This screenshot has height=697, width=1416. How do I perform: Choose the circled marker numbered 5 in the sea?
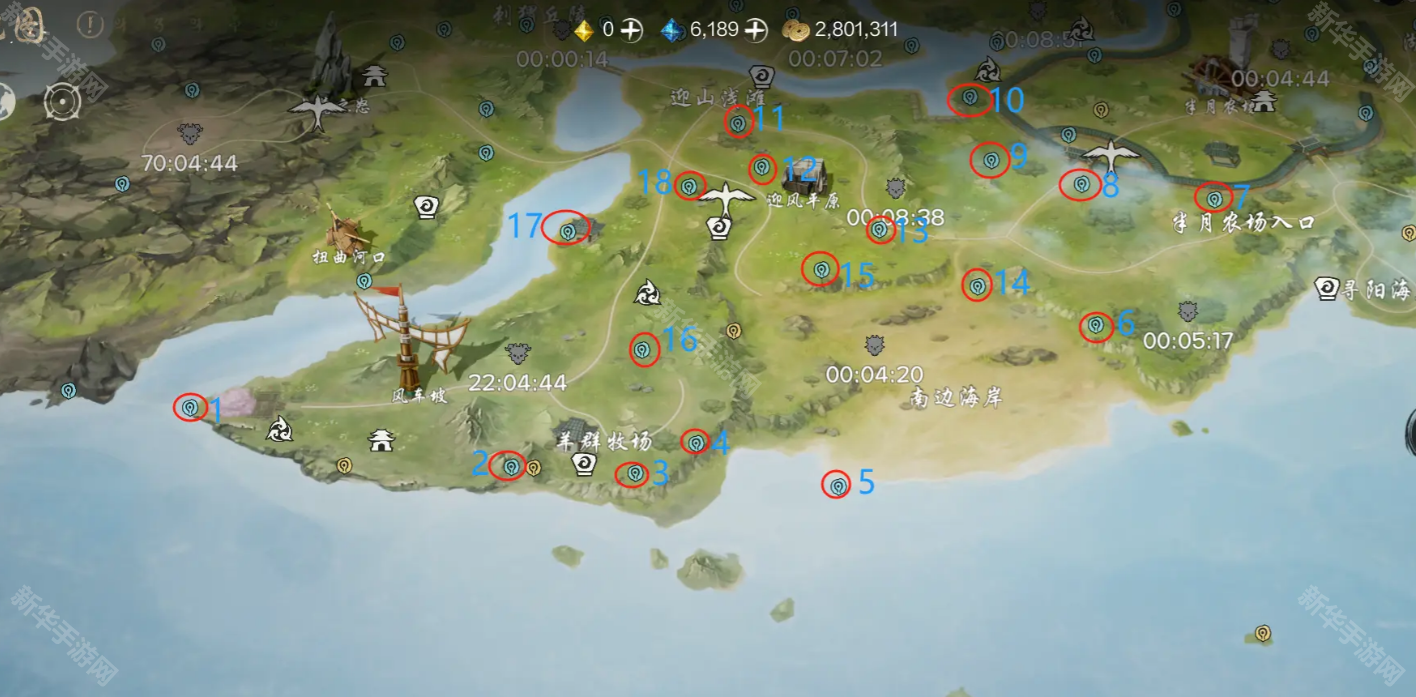click(x=837, y=485)
